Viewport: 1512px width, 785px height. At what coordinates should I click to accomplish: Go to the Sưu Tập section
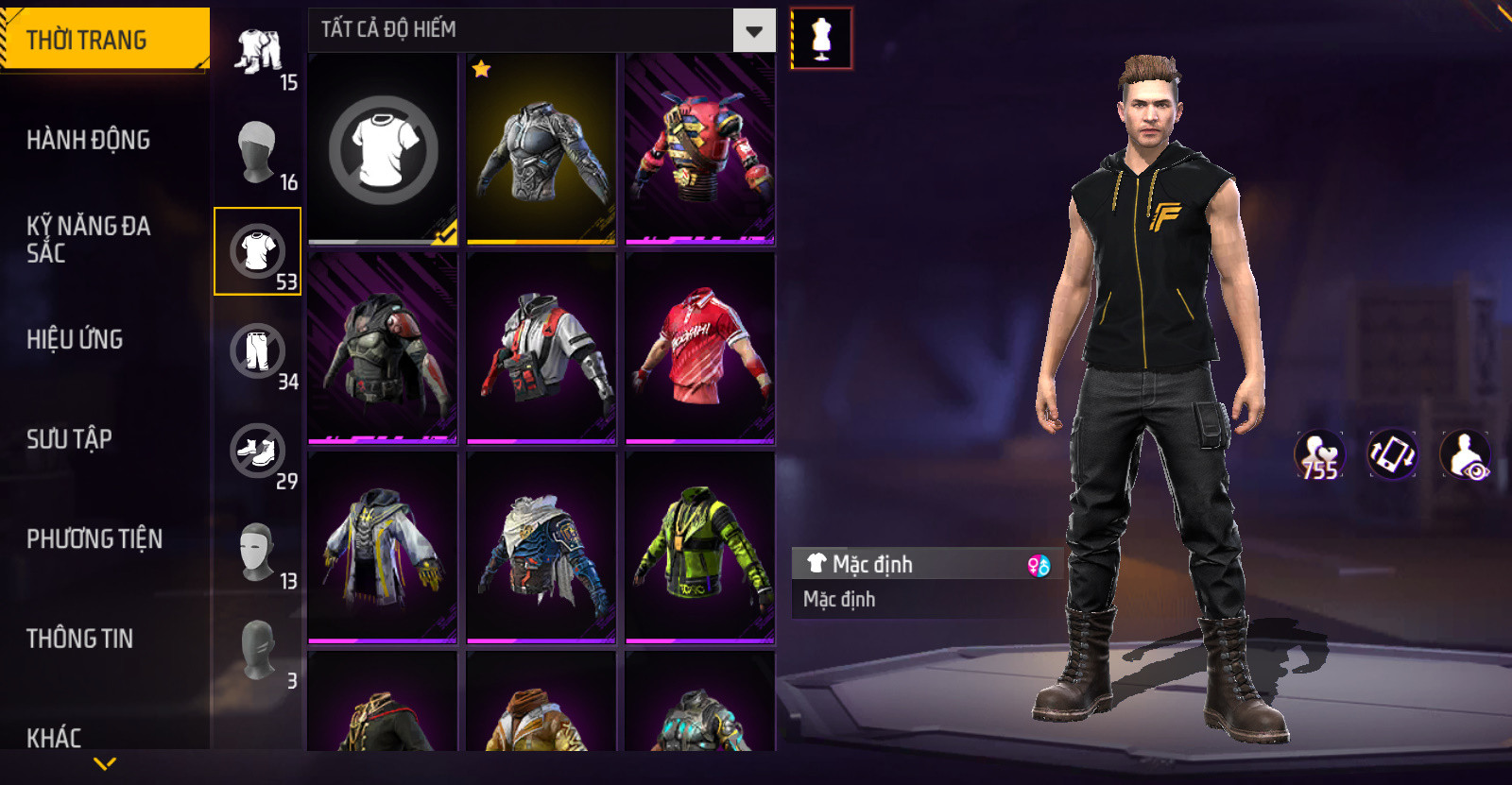click(x=70, y=438)
